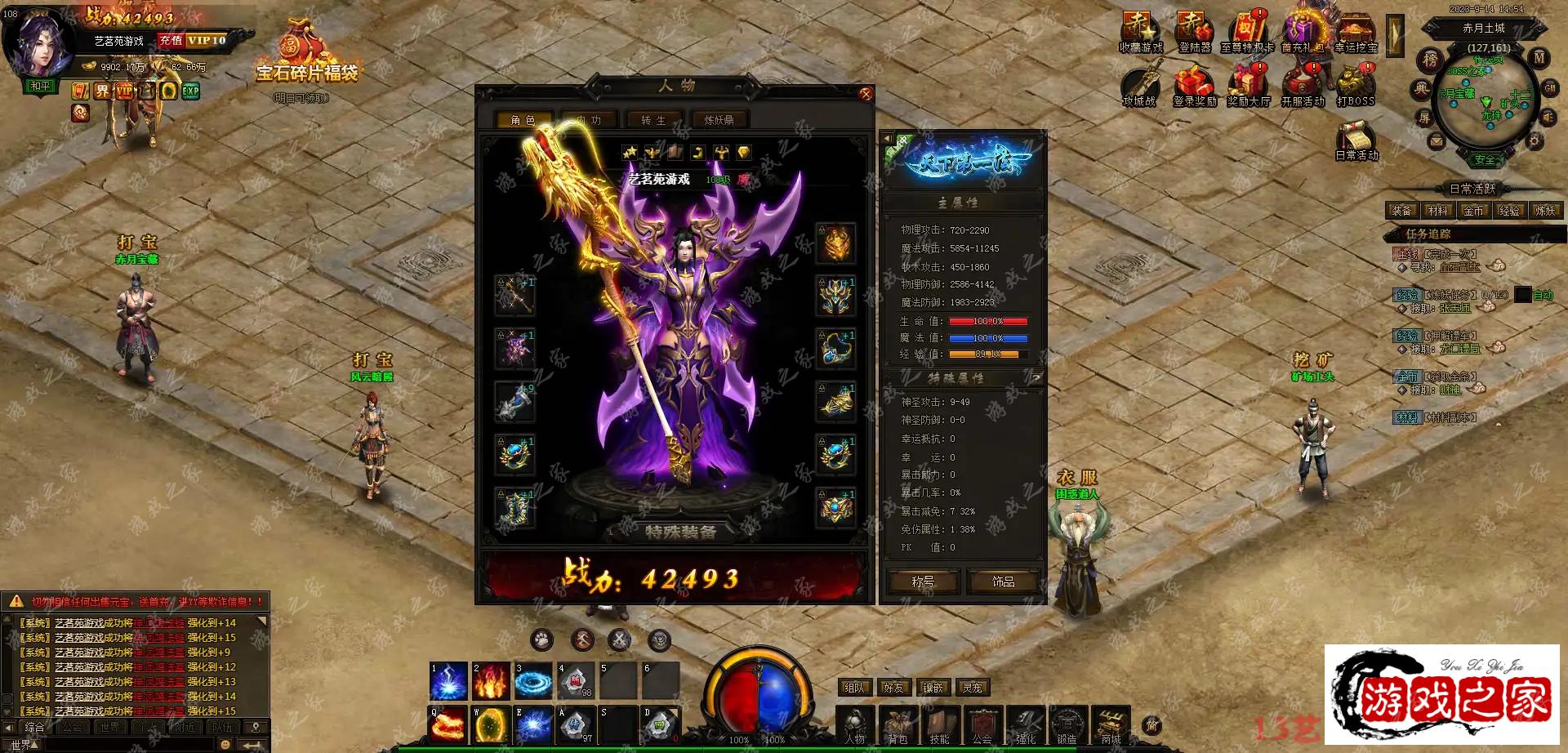Open the 灵宠 spirit pet button
Screen dimensions: 1568x753
pyautogui.click(x=972, y=688)
